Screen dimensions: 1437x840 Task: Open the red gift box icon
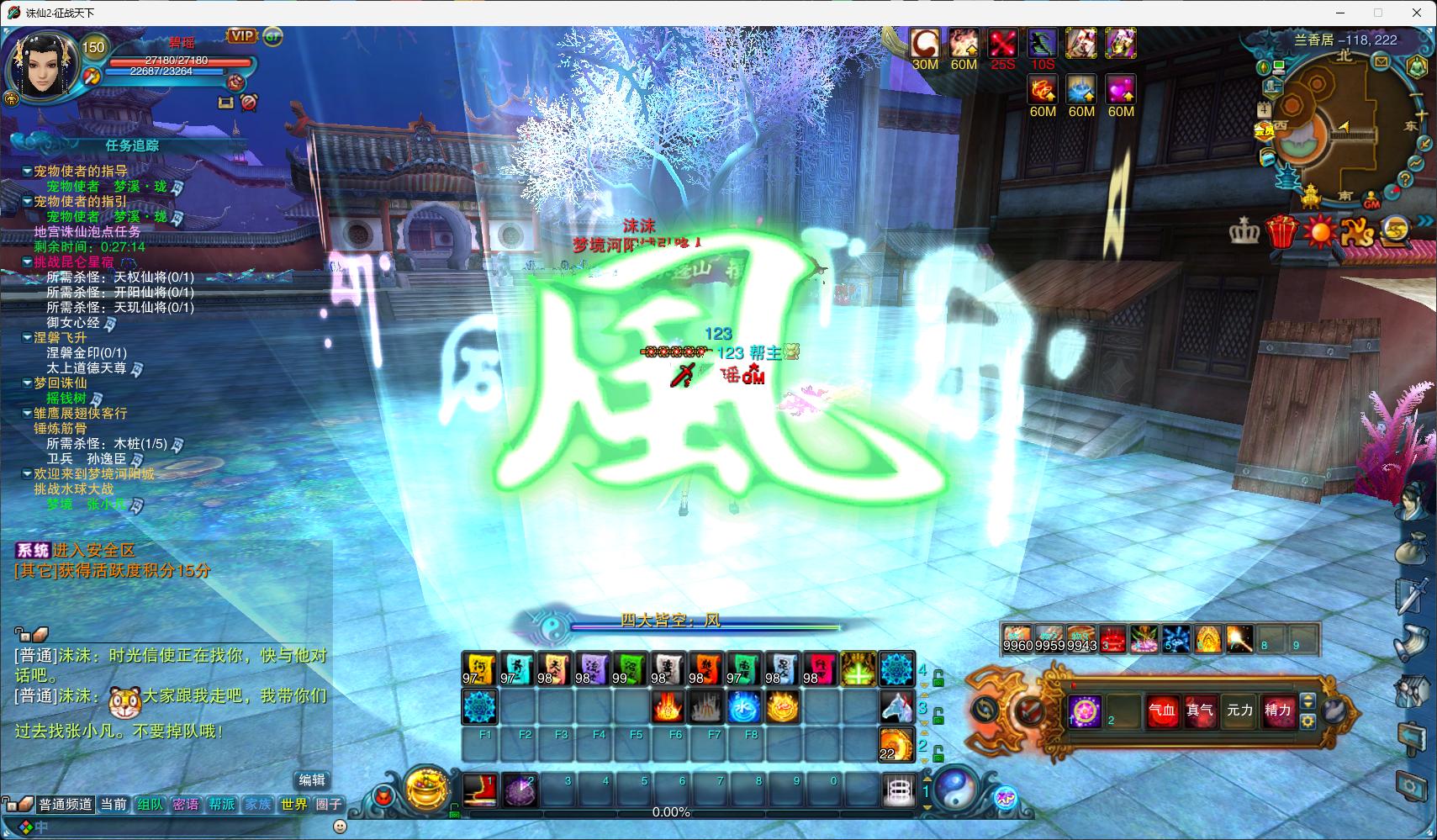1281,231
